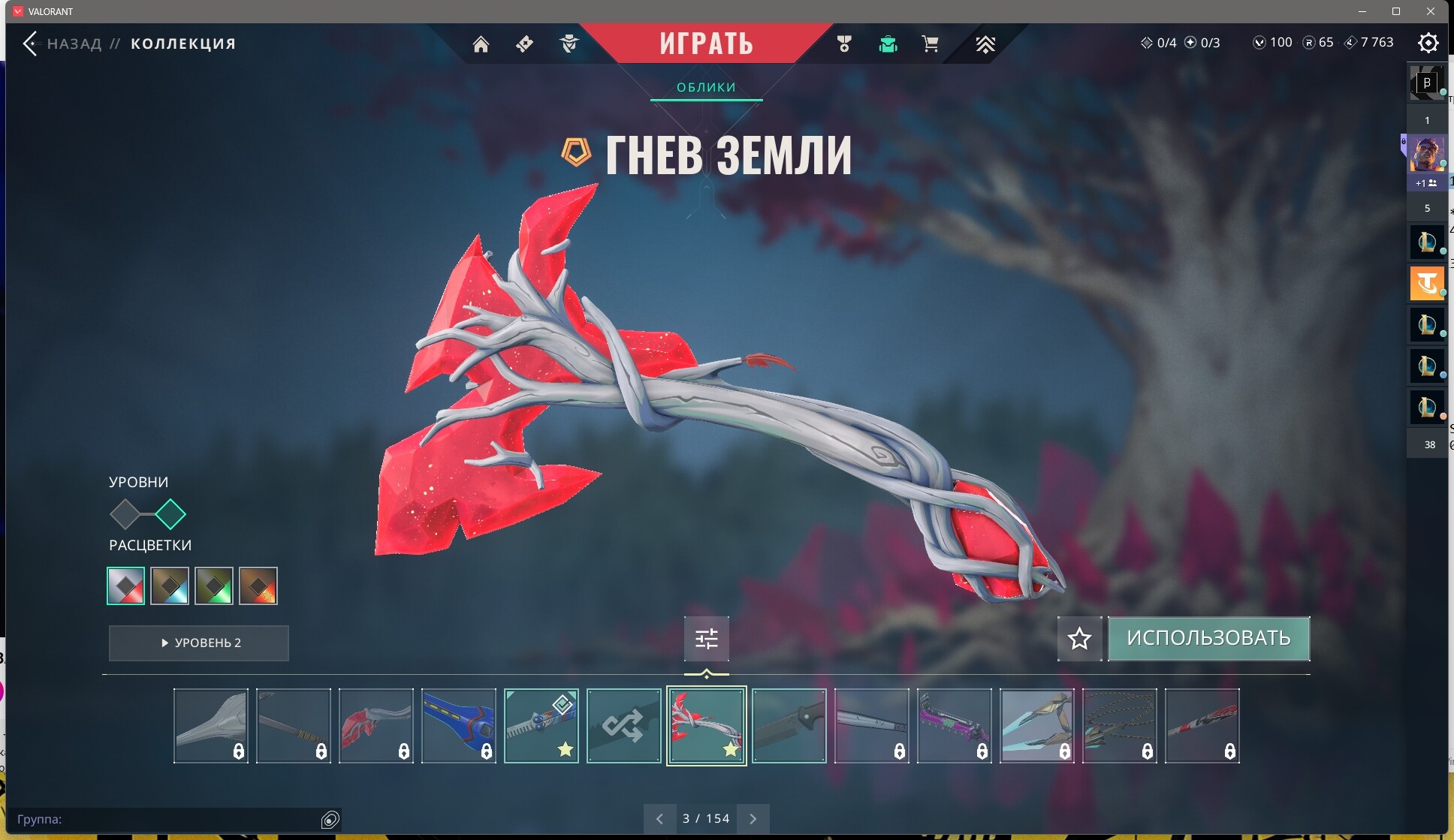The height and width of the screenshot is (840, 1454).
Task: Switch to the ОБЛИКИ tab
Action: point(707,87)
